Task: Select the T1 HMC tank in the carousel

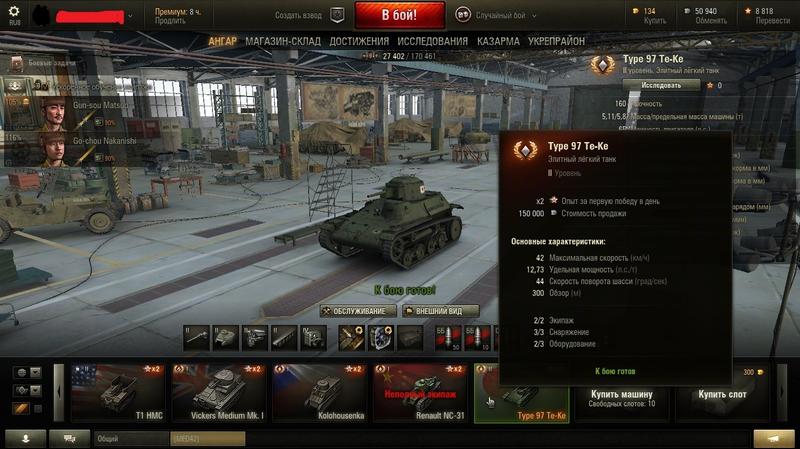Action: pos(118,393)
